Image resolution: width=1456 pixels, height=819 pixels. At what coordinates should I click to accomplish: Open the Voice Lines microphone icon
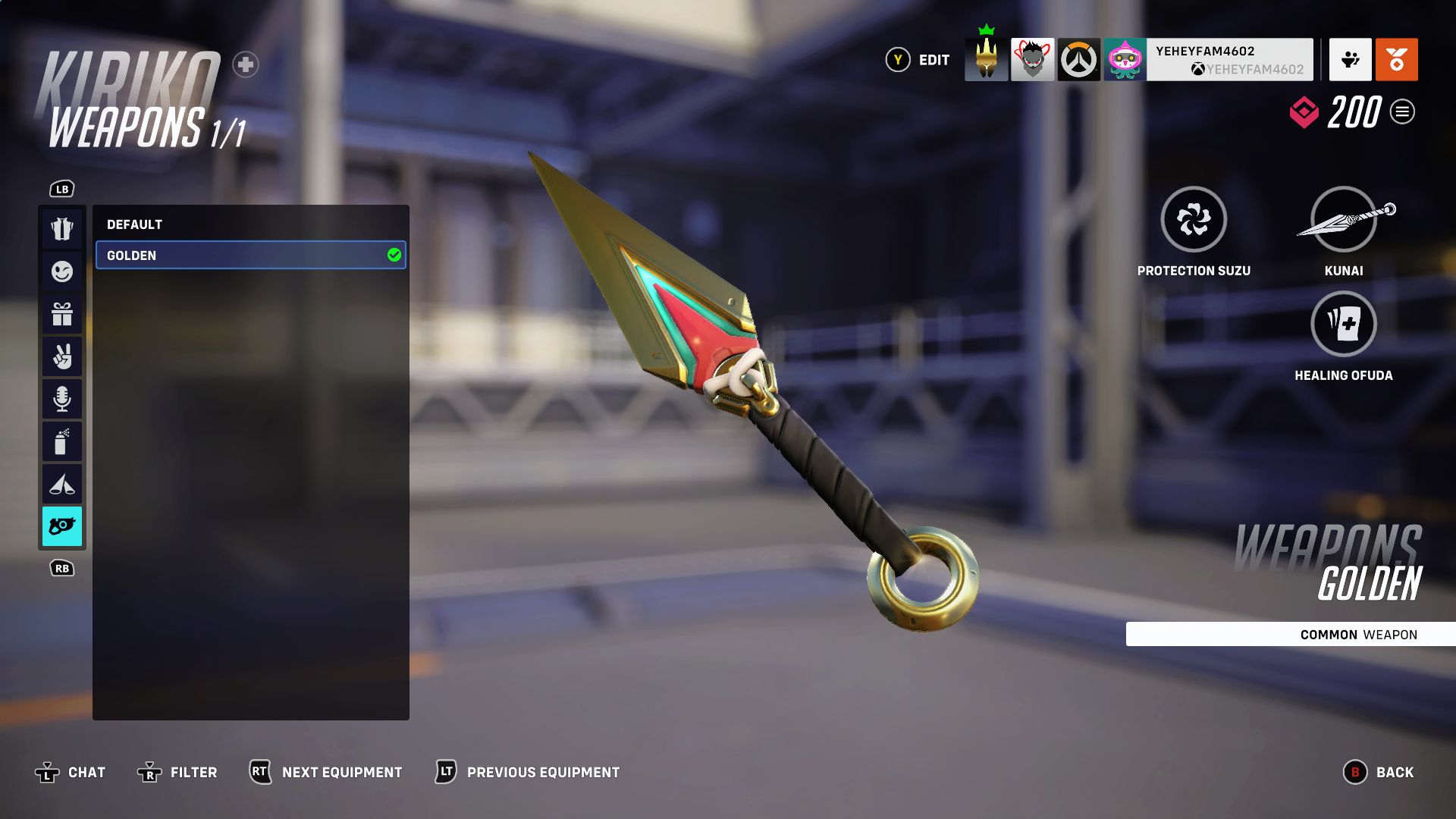(62, 398)
